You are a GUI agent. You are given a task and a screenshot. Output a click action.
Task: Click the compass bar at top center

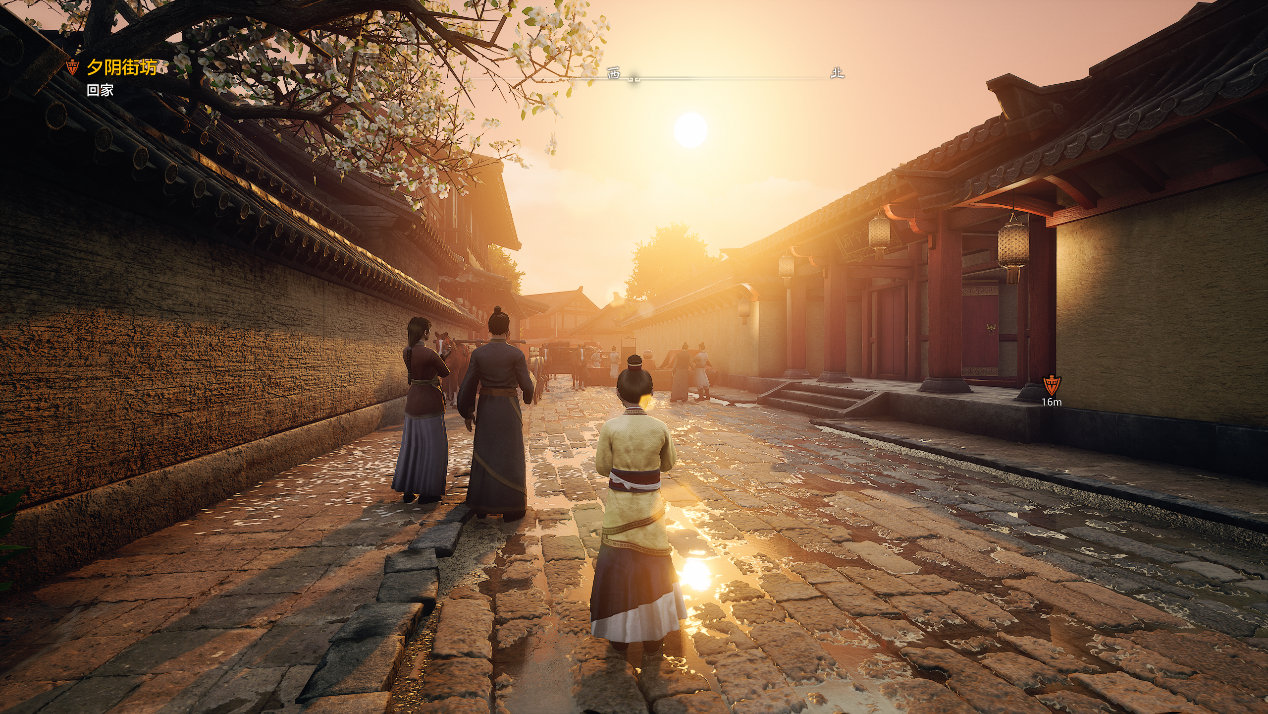[x=724, y=75]
